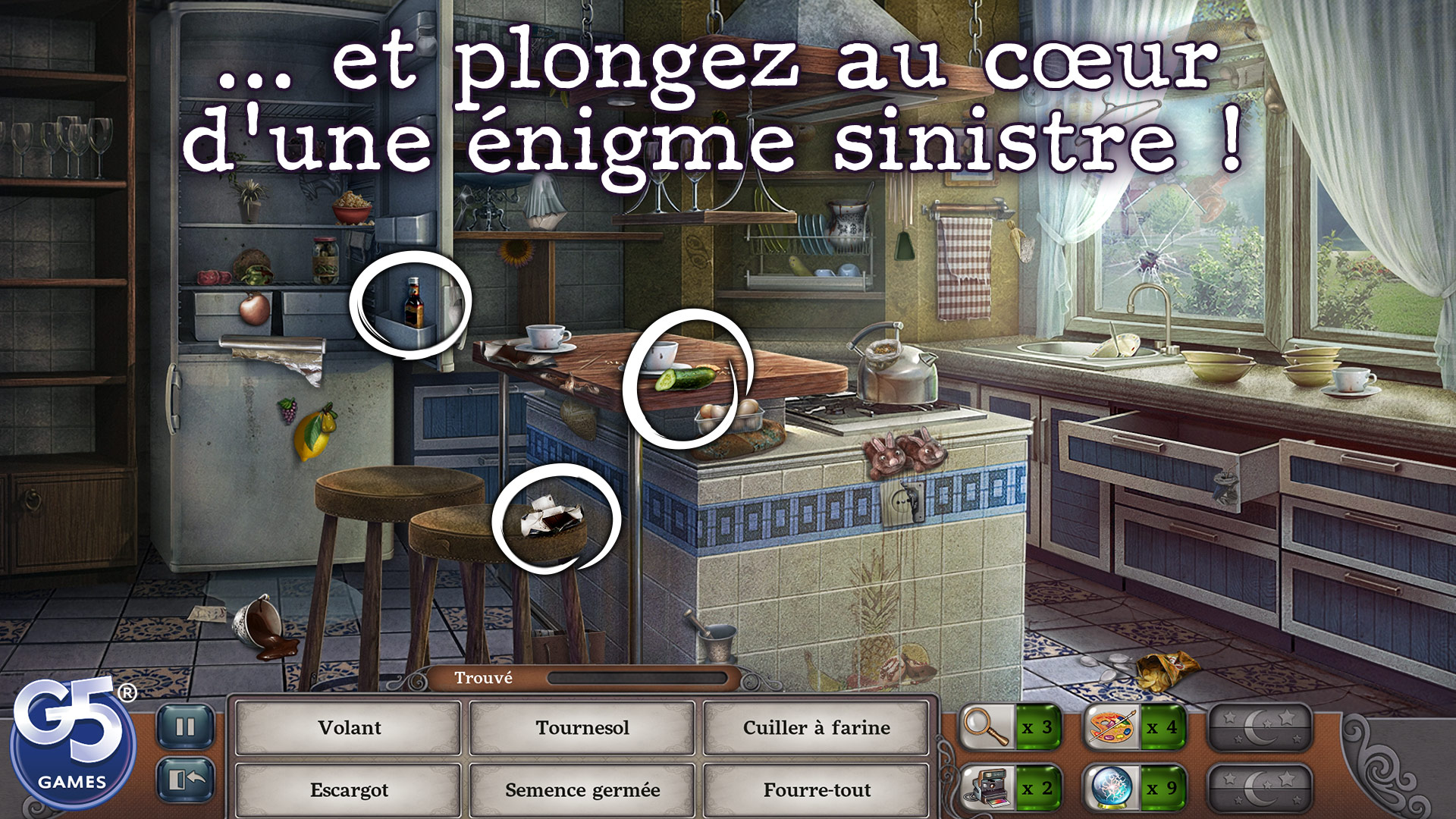The width and height of the screenshot is (1456, 819).
Task: Select the word 'Escargot'
Action: [348, 789]
